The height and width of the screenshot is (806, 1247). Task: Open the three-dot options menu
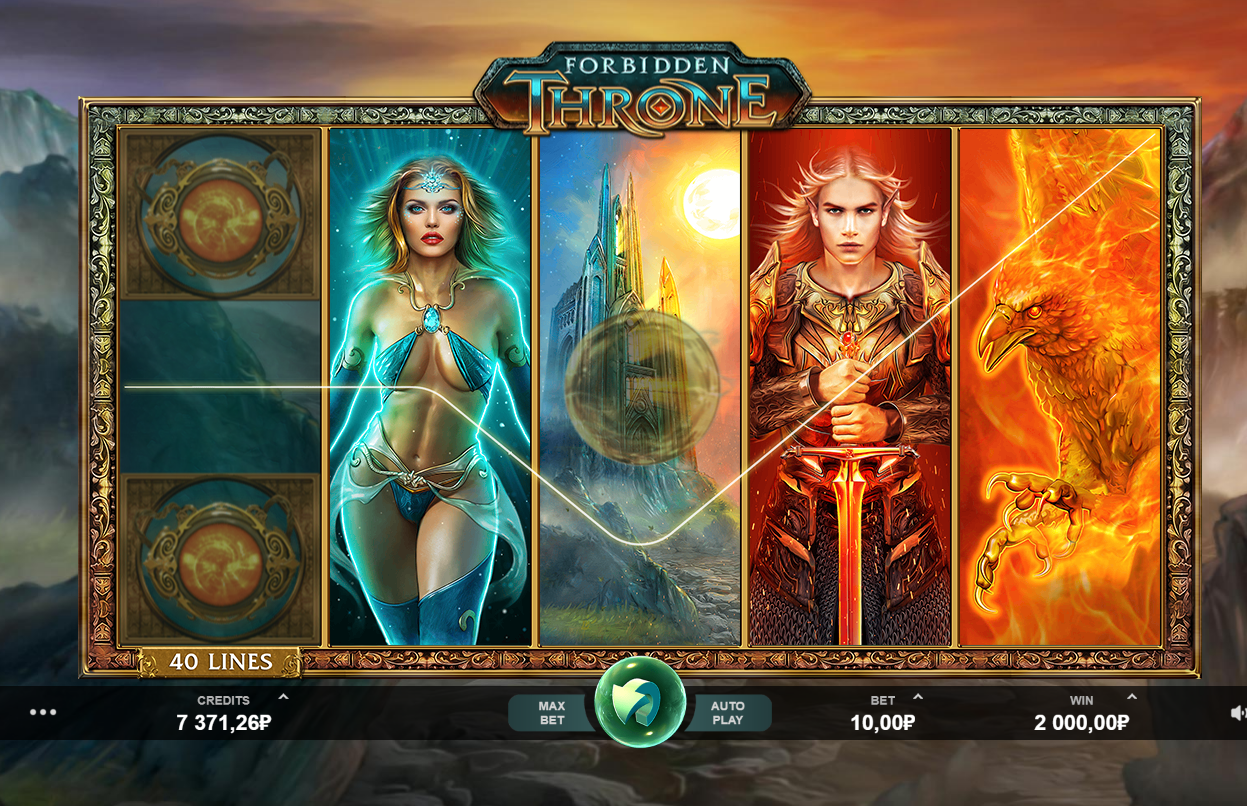point(43,712)
